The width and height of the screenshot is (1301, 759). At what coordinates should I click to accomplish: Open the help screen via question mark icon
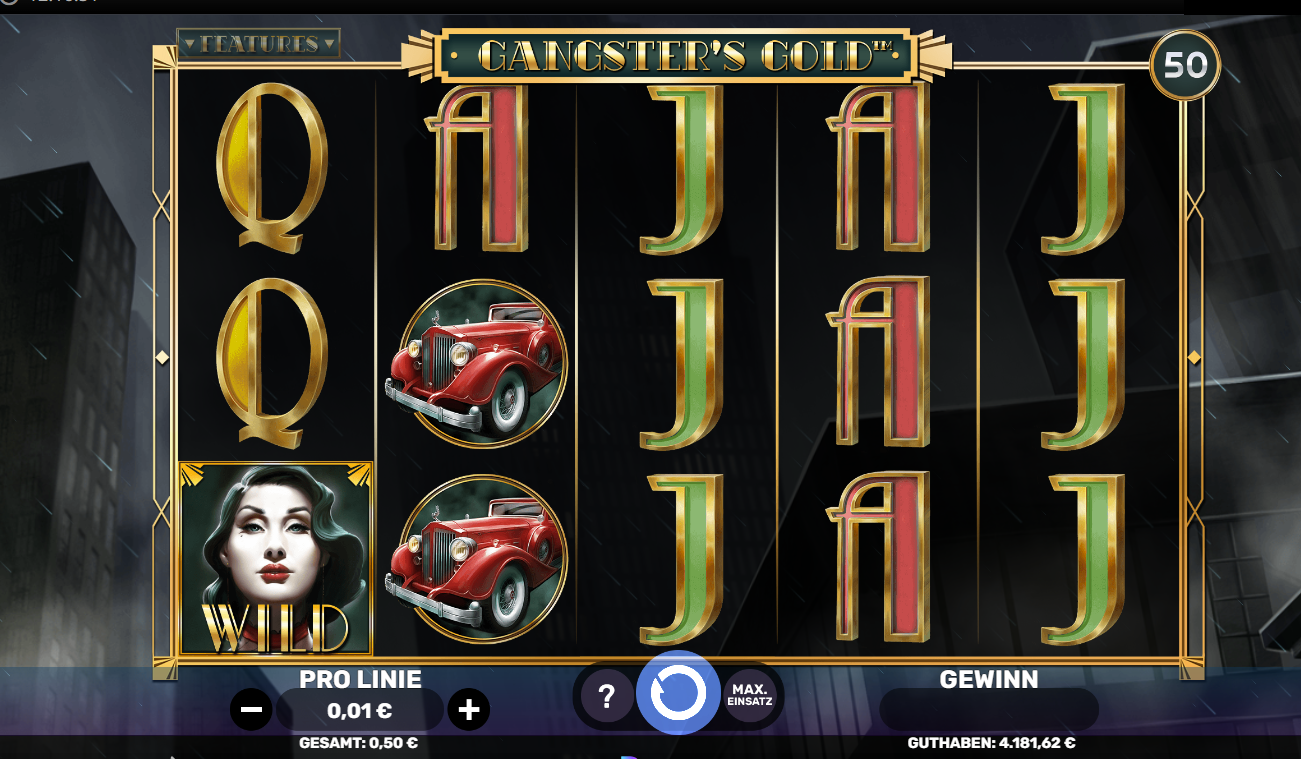[604, 694]
